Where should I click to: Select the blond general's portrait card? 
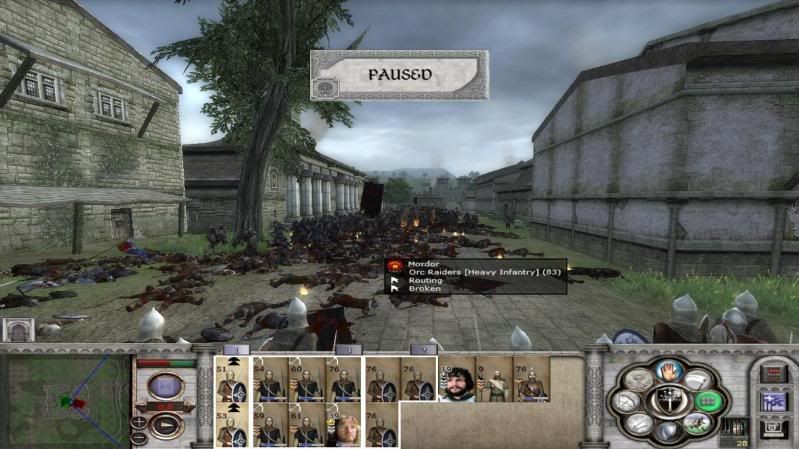click(343, 426)
